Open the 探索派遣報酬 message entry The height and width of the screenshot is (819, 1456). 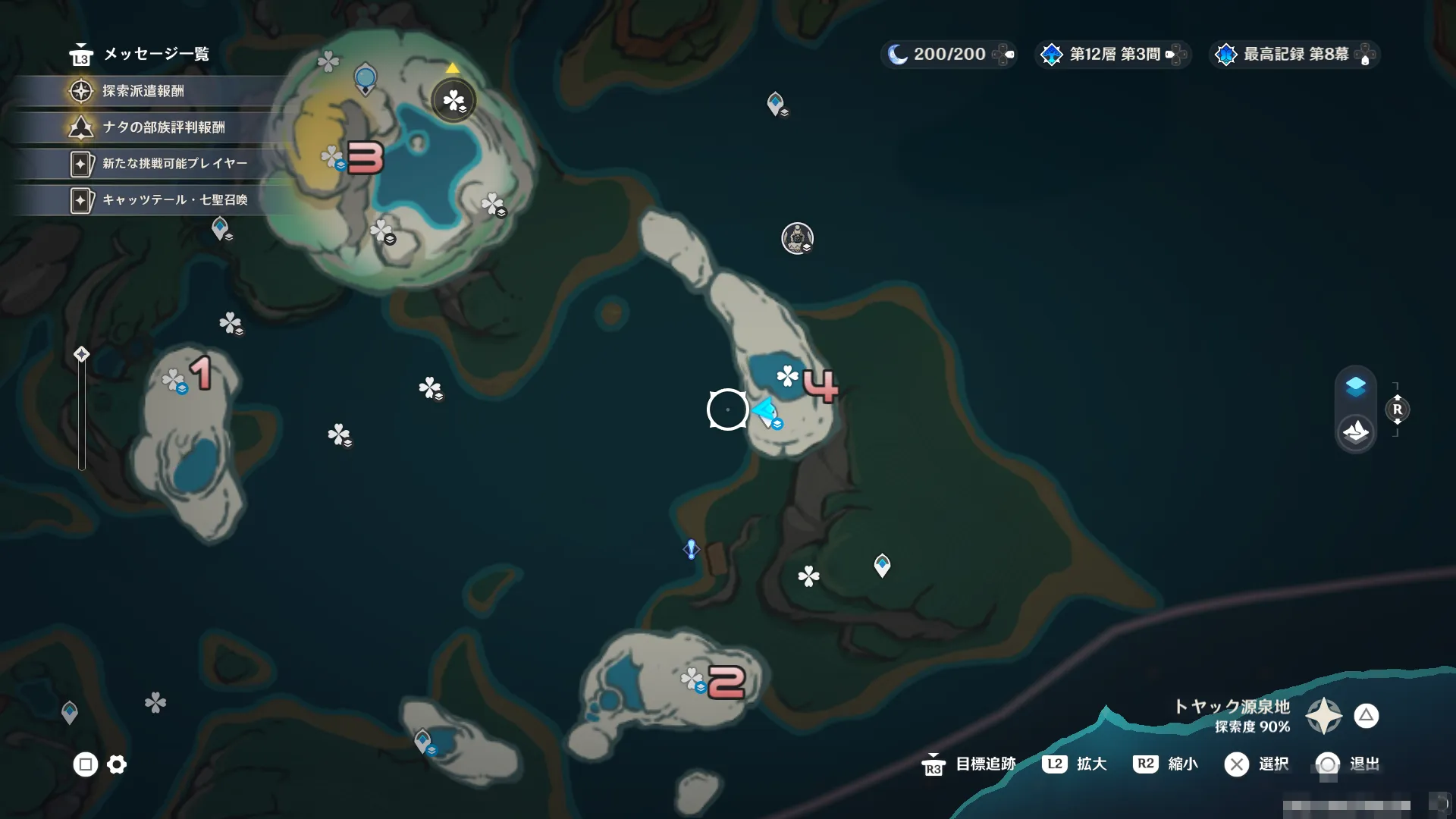click(x=144, y=91)
